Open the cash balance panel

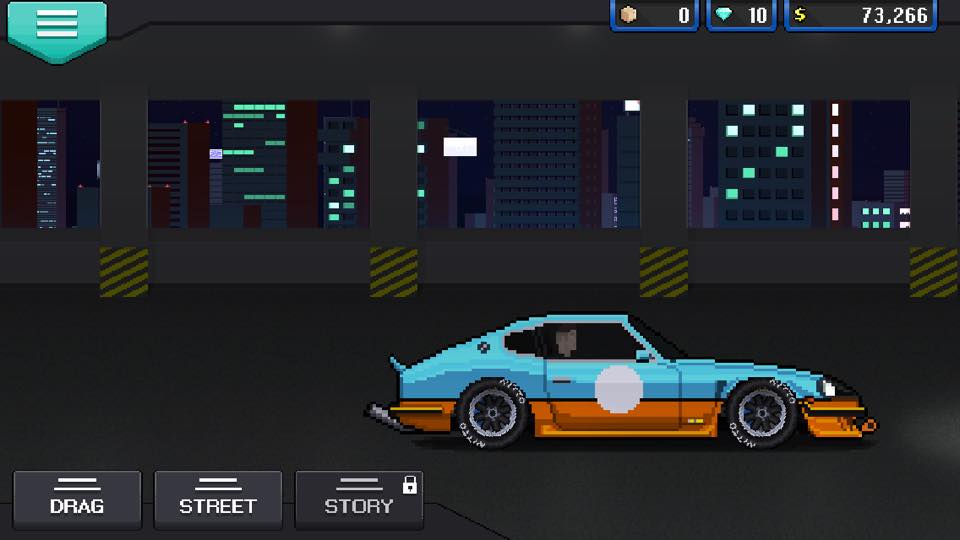click(x=861, y=15)
